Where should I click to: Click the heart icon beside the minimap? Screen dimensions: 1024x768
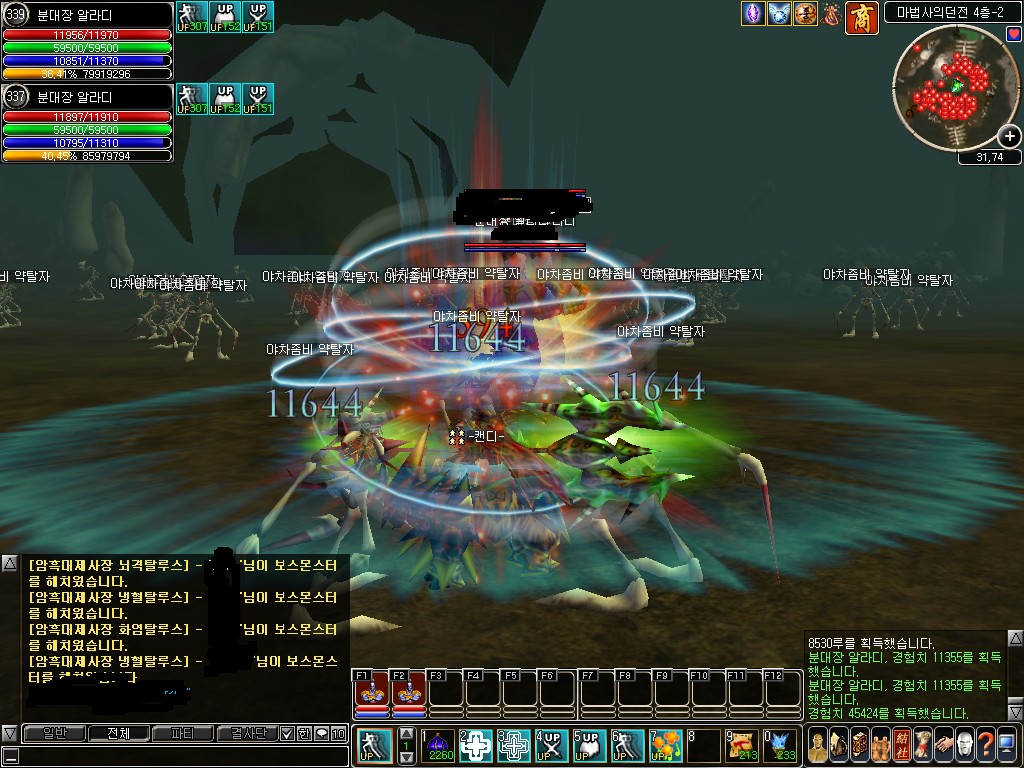tap(1014, 34)
